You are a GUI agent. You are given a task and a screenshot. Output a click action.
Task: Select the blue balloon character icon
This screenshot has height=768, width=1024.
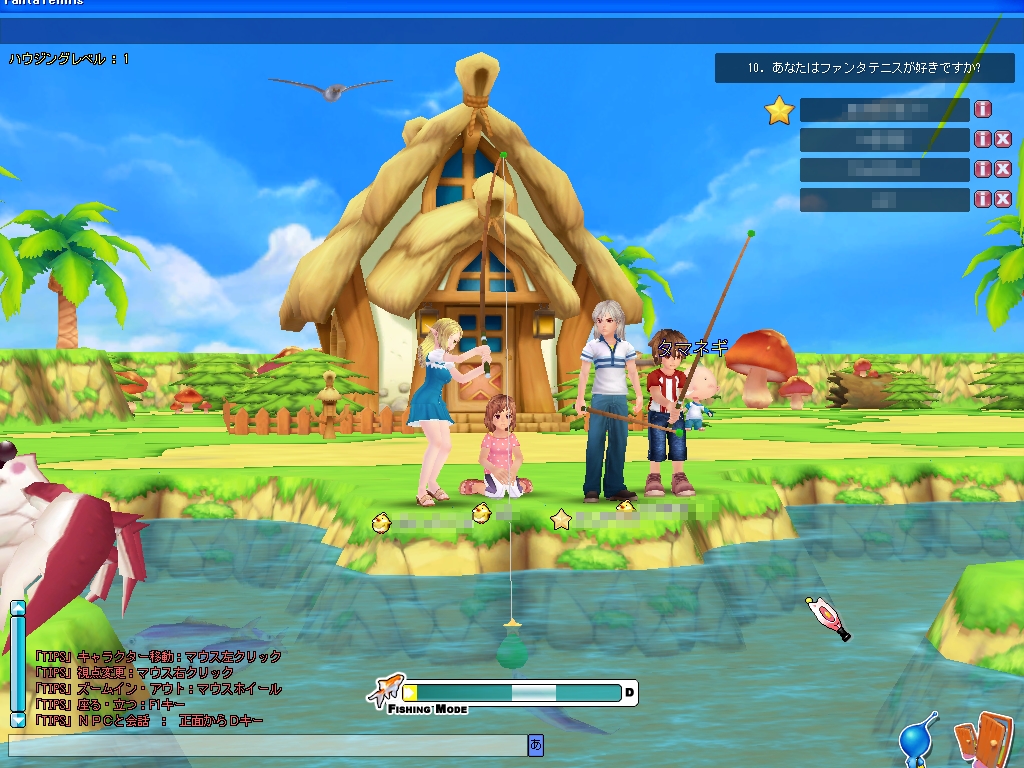pyautogui.click(x=916, y=740)
